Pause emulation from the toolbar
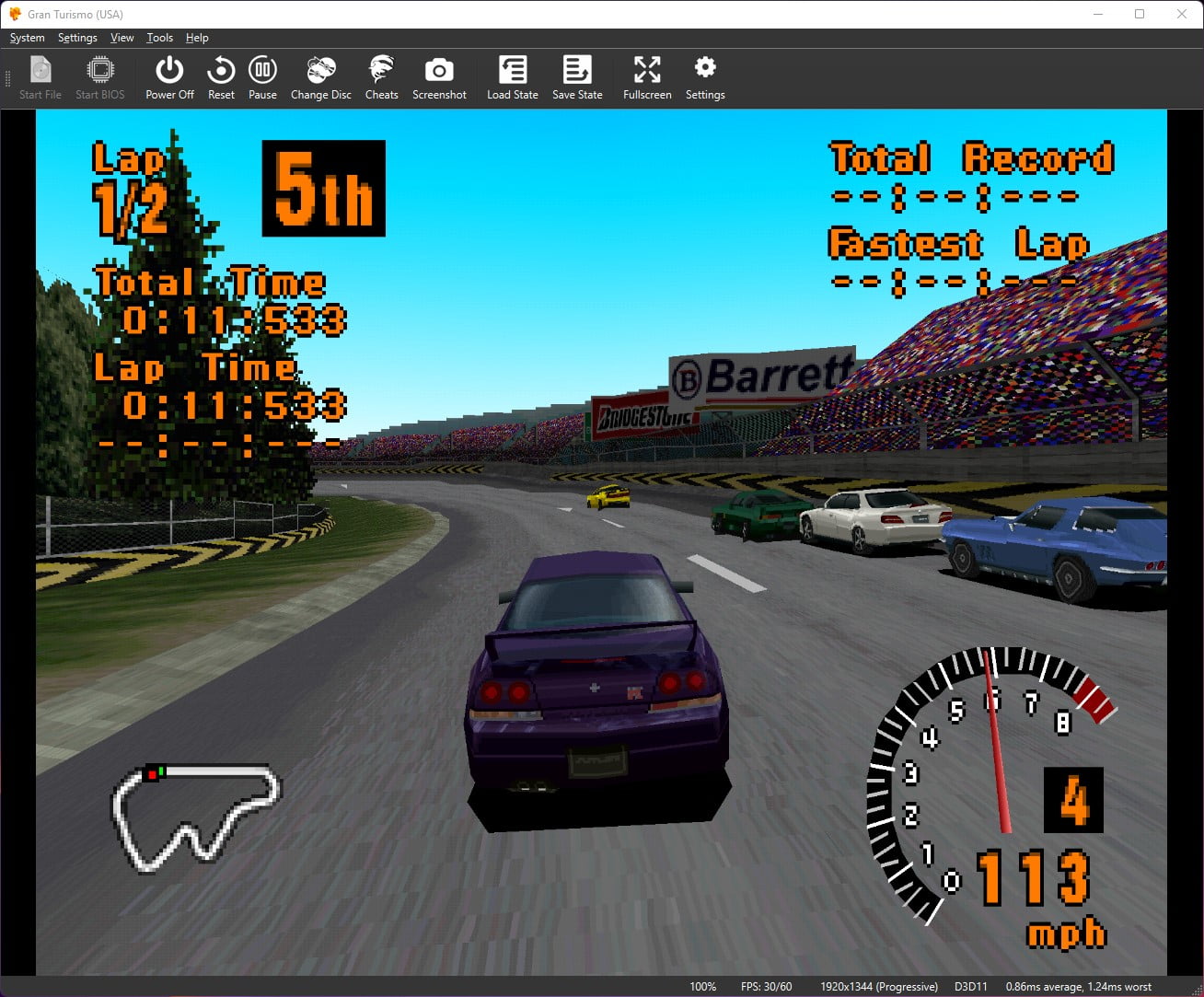 coord(262,78)
